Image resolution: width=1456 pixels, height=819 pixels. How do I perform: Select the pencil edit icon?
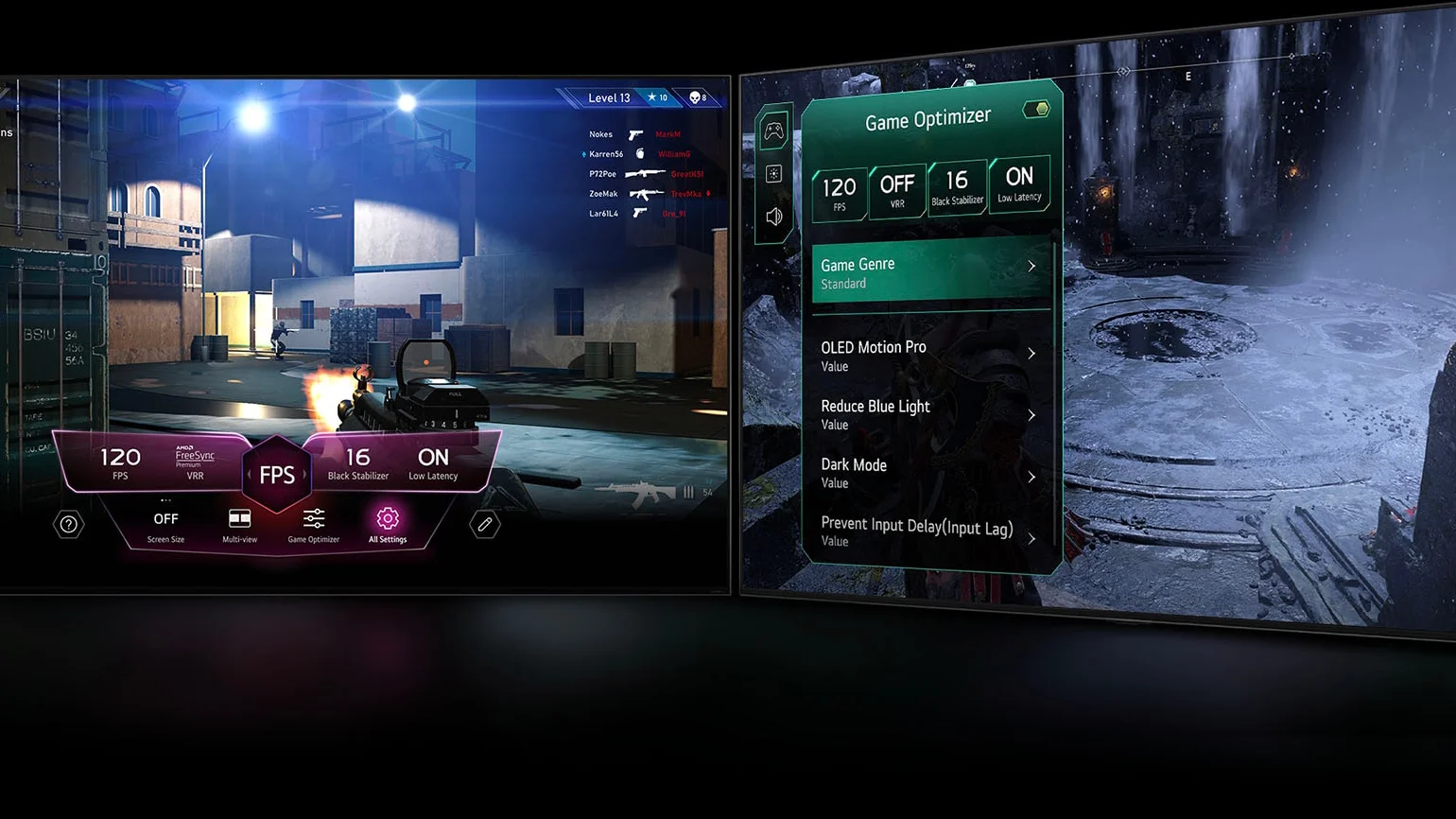pyautogui.click(x=485, y=524)
